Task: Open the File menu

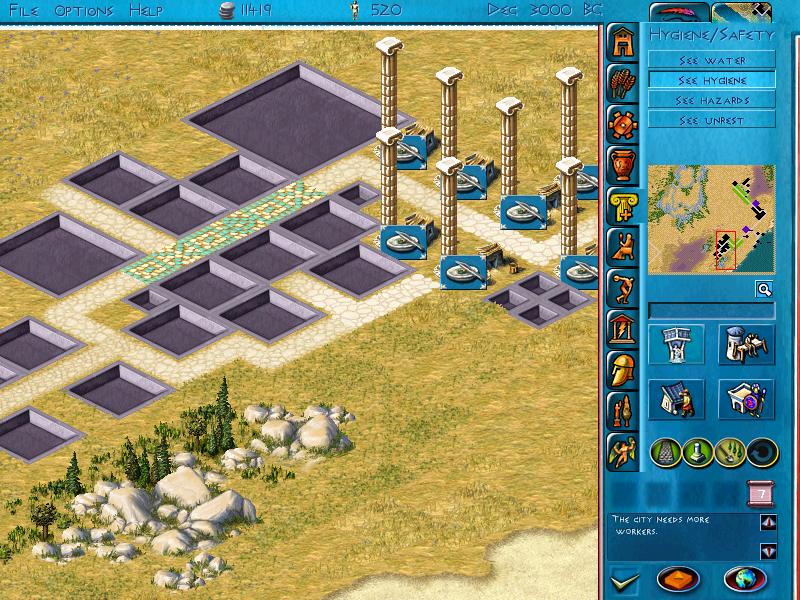Action: pyautogui.click(x=24, y=10)
